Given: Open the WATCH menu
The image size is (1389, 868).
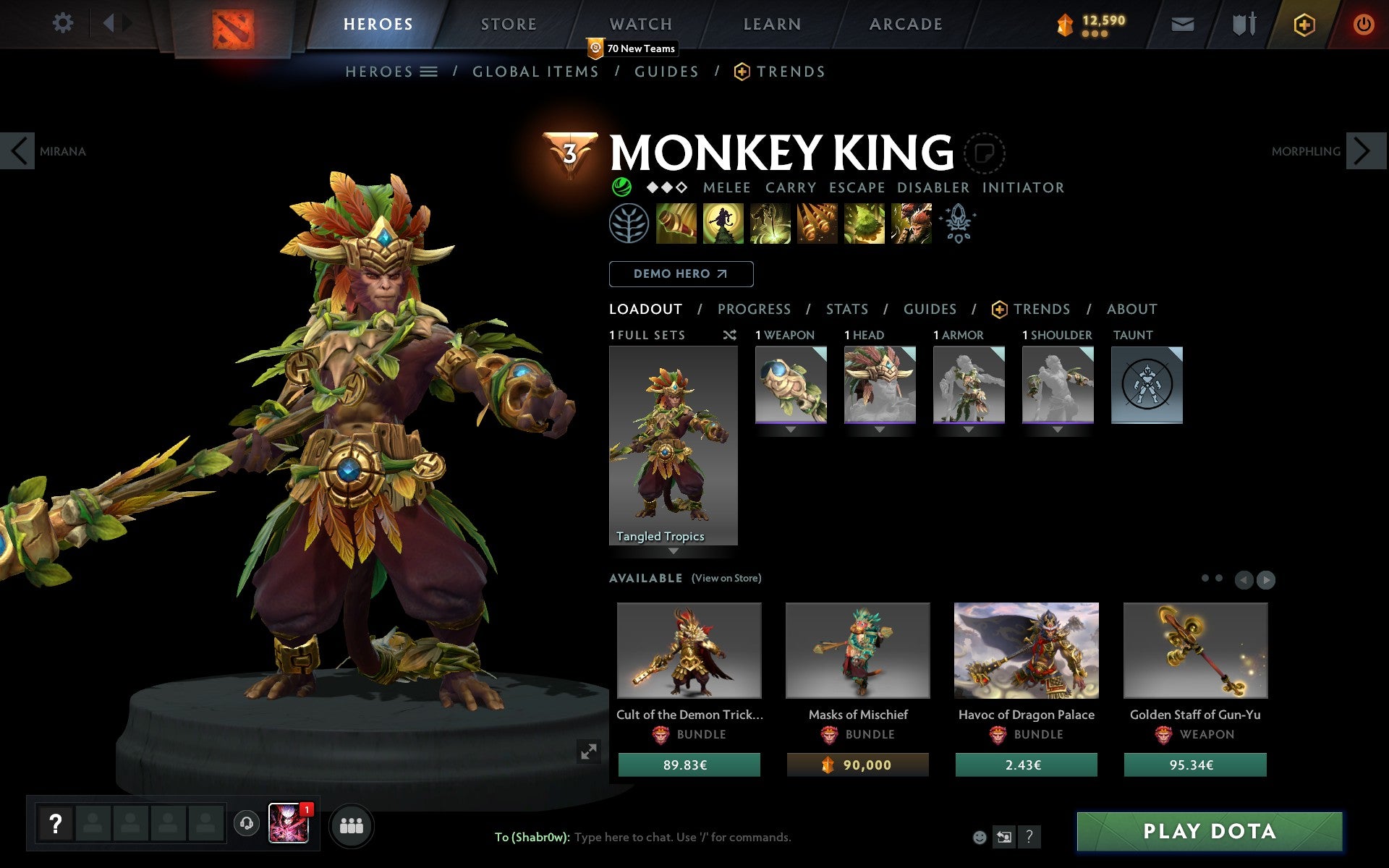Looking at the screenshot, I should tap(640, 23).
